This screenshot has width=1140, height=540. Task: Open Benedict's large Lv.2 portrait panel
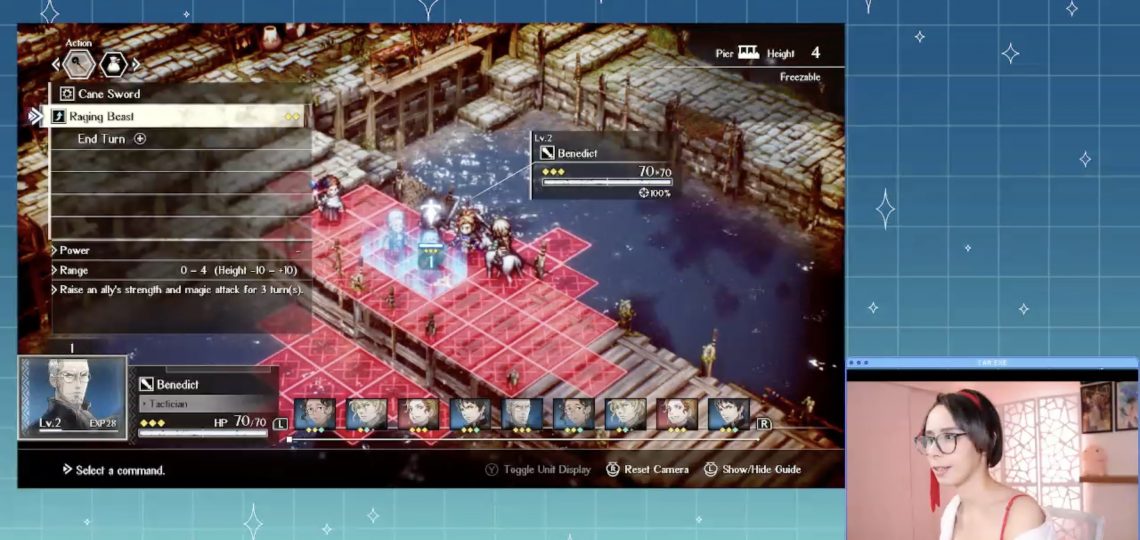click(72, 399)
